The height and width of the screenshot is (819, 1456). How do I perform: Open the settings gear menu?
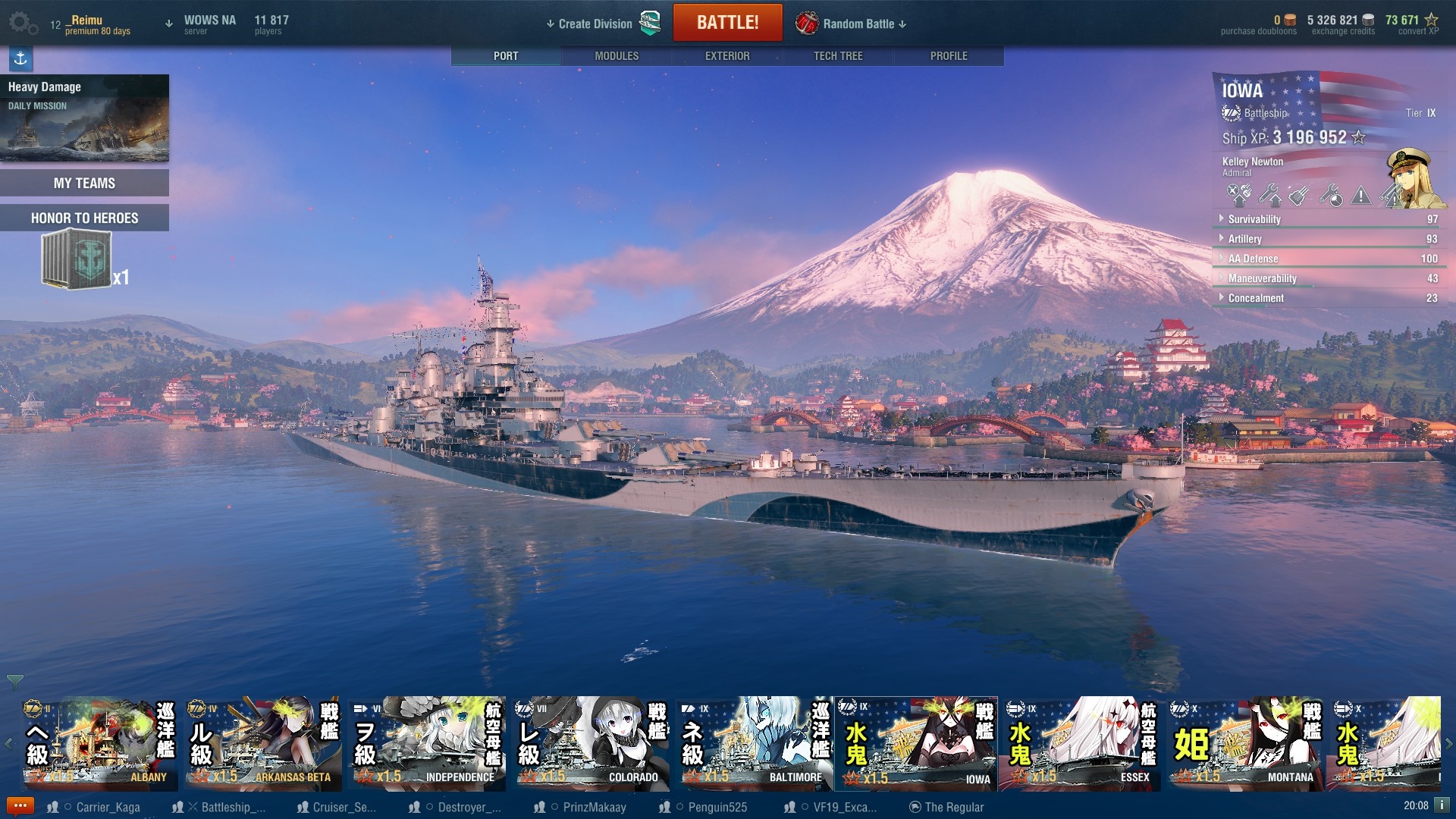point(21,23)
